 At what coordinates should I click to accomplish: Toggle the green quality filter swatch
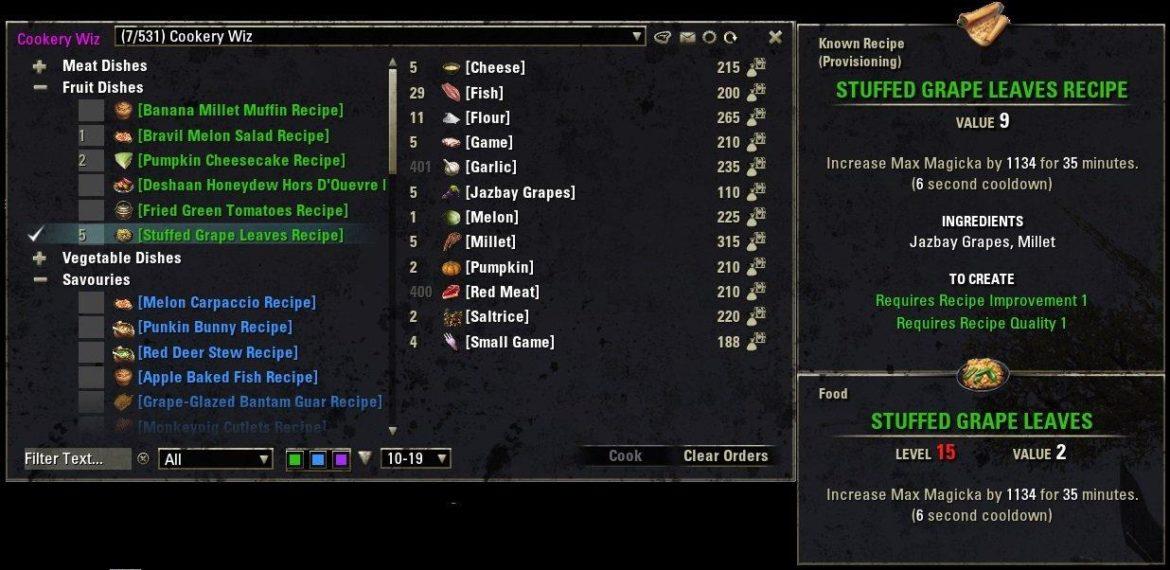(x=295, y=459)
